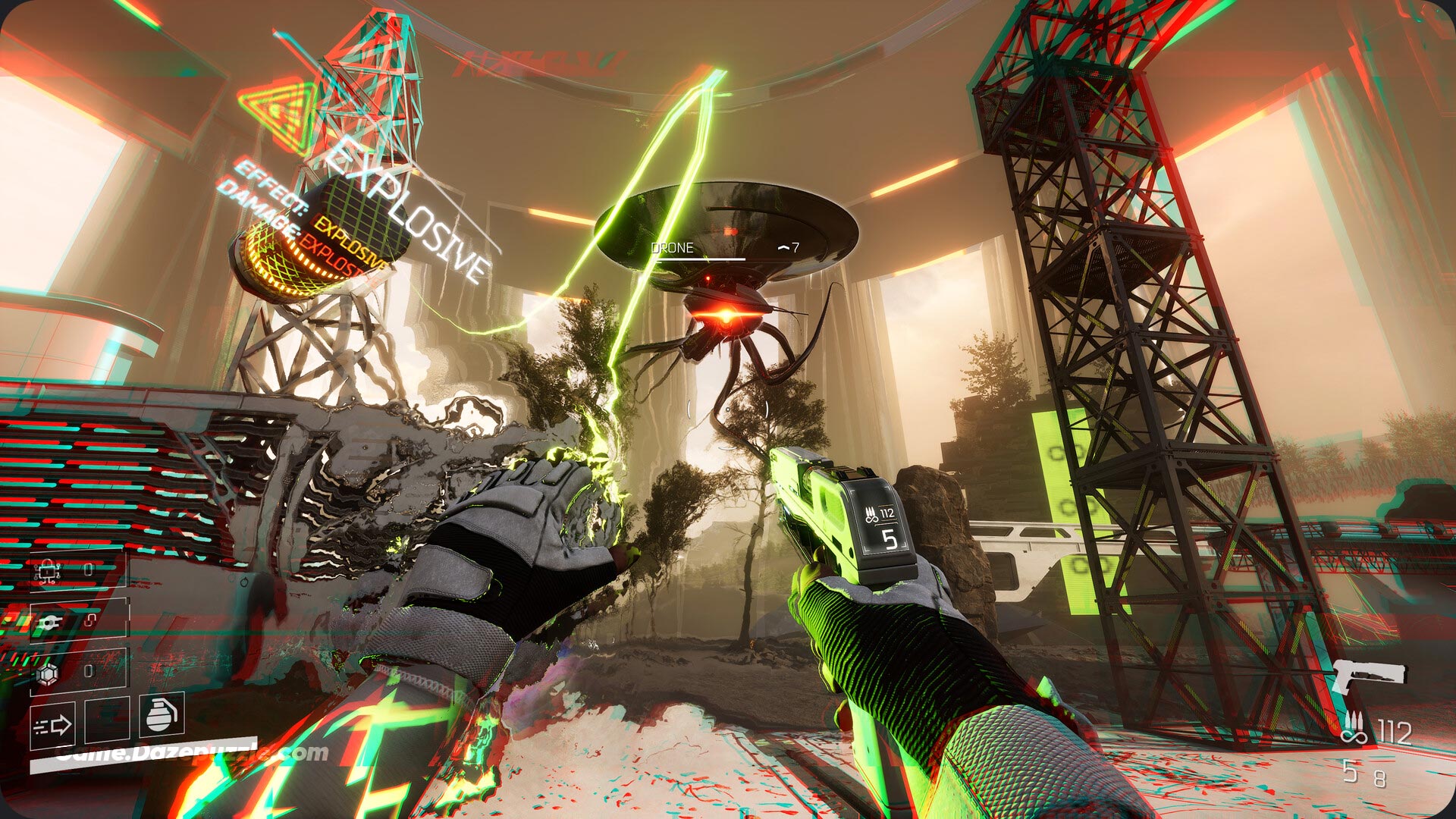Activate the dash arrow ability slot

pyautogui.click(x=52, y=726)
